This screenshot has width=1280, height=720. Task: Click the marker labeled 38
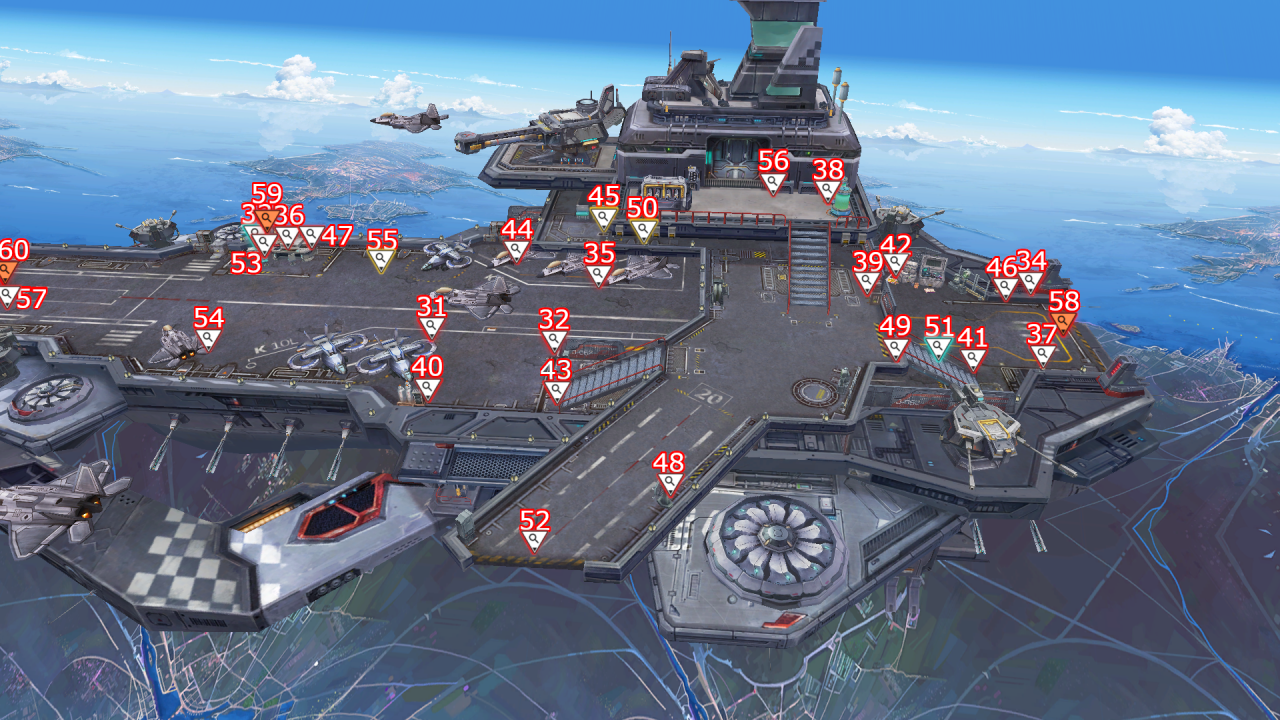[828, 190]
